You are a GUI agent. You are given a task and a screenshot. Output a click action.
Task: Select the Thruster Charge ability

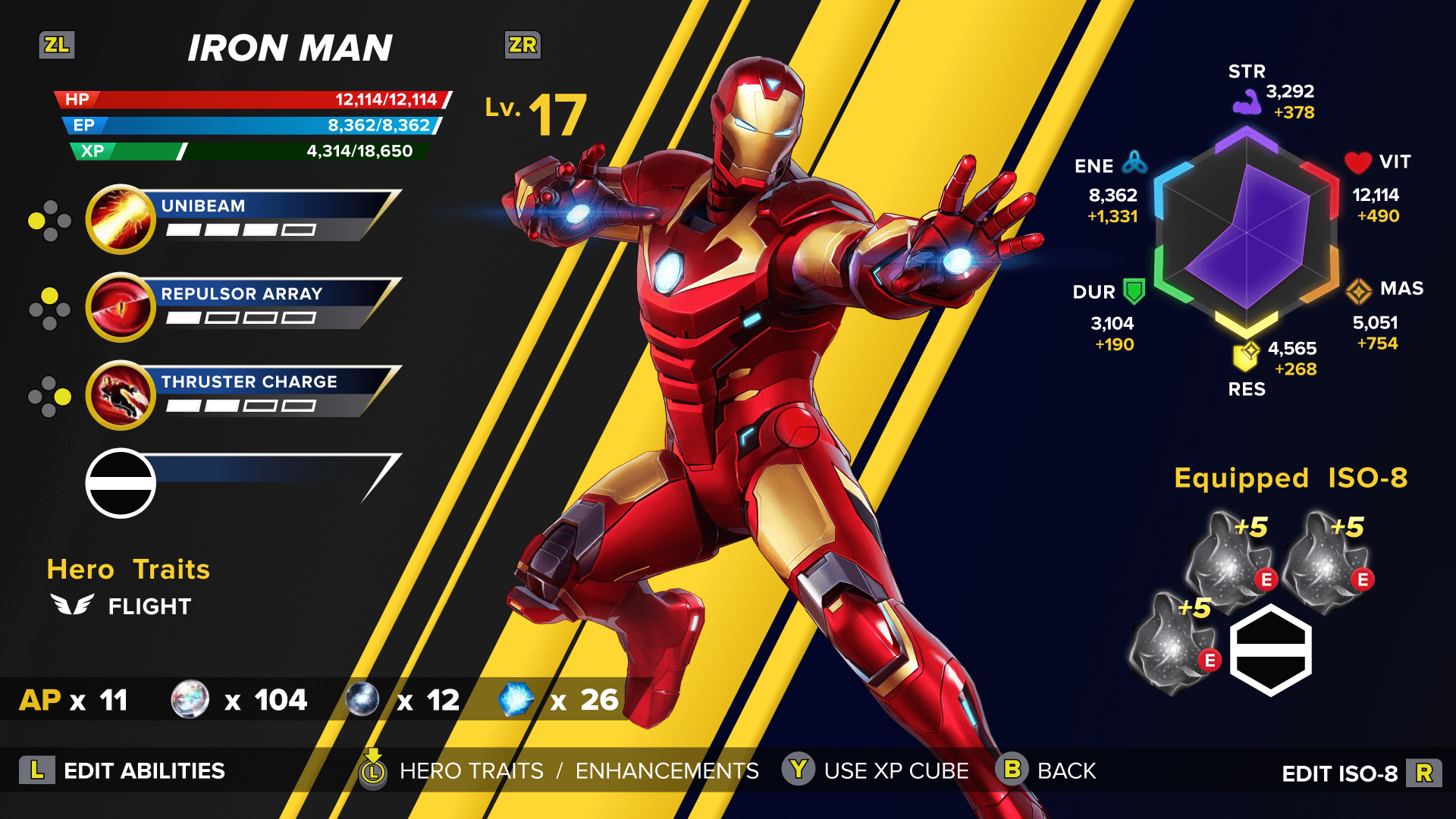click(x=243, y=394)
